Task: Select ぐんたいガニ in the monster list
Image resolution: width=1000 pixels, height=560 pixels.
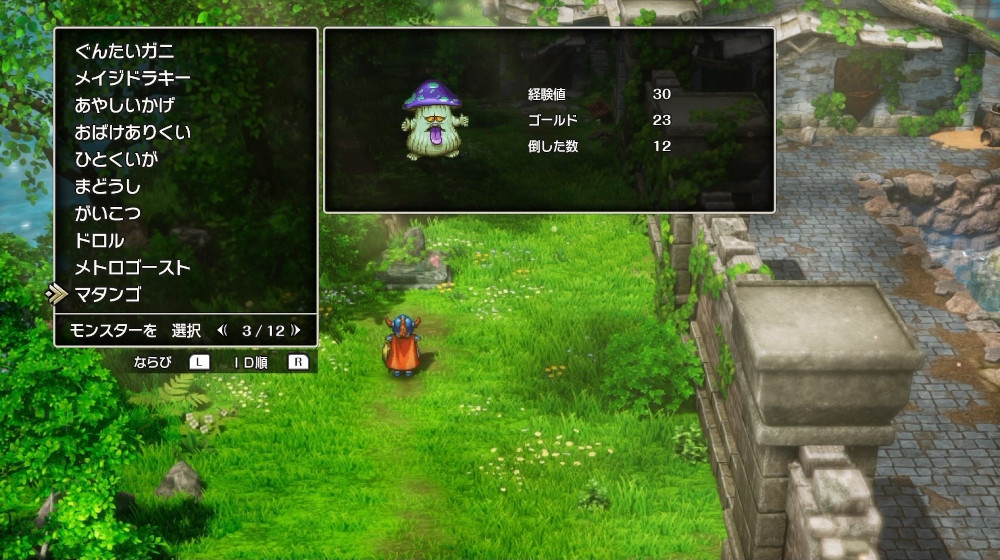Action: click(x=124, y=51)
